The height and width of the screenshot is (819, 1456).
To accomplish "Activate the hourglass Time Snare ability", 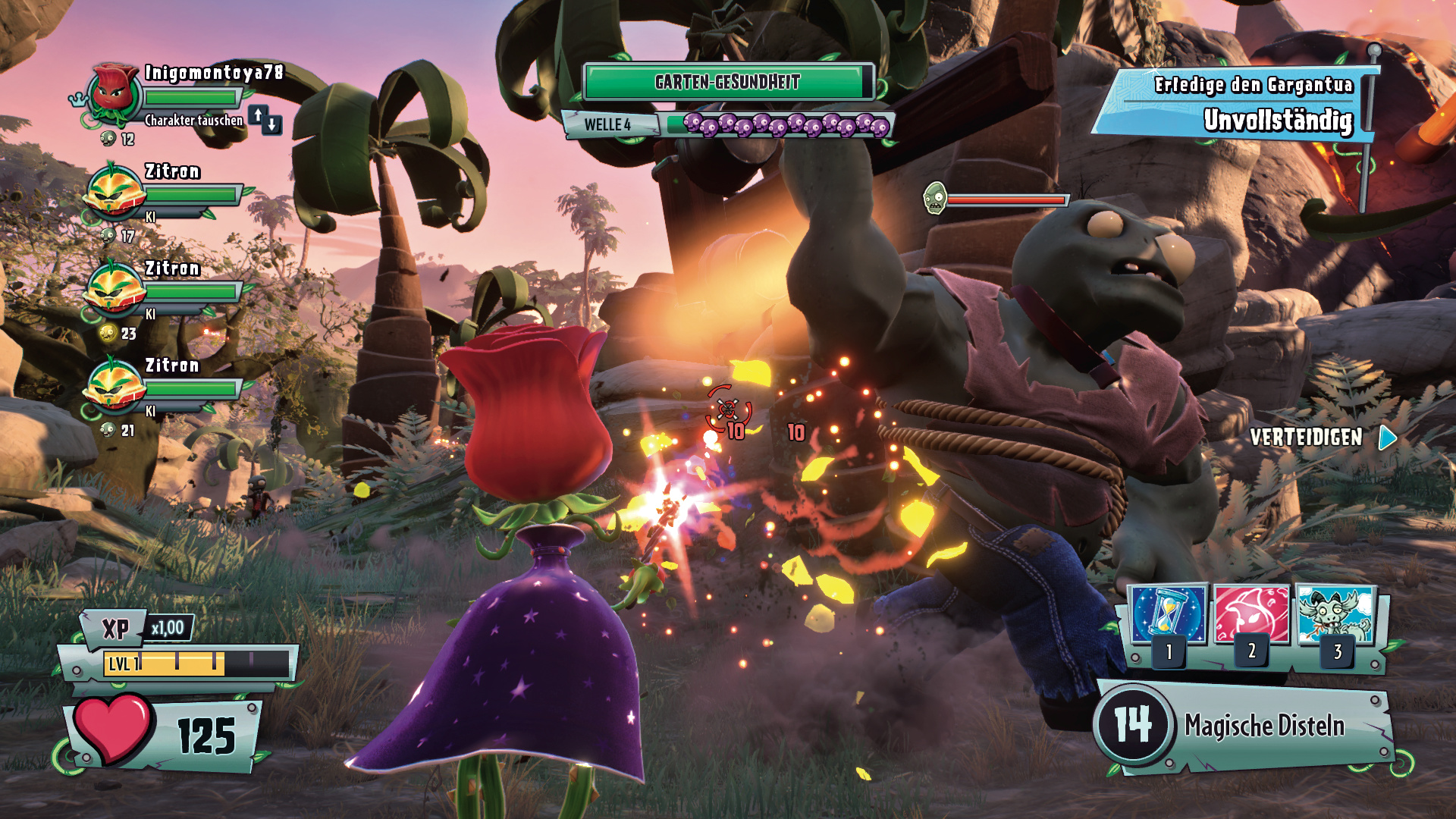I will point(1168,614).
